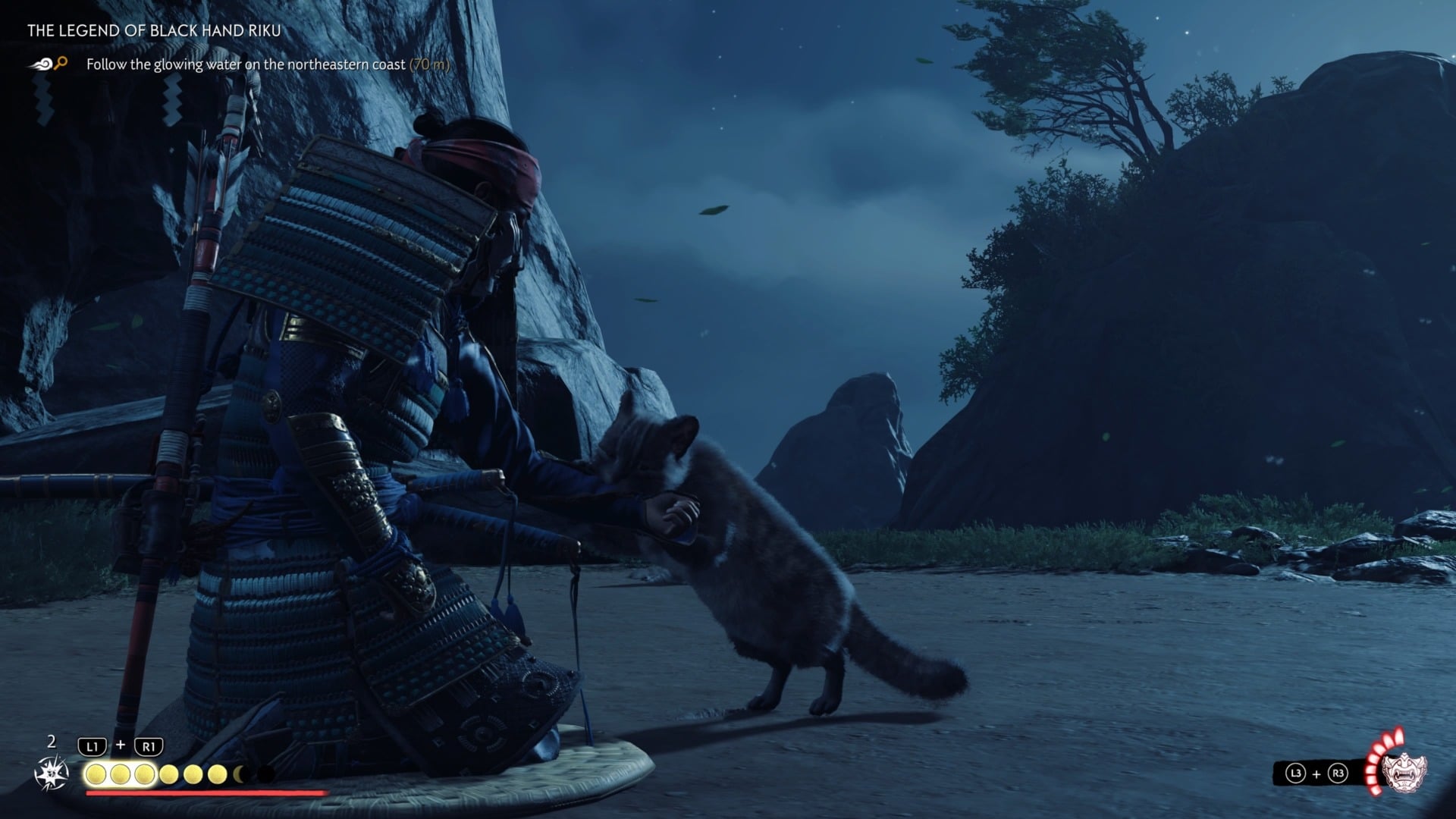This screenshot has width=1456, height=819.
Task: Click the 70 m distance label
Action: click(x=428, y=64)
